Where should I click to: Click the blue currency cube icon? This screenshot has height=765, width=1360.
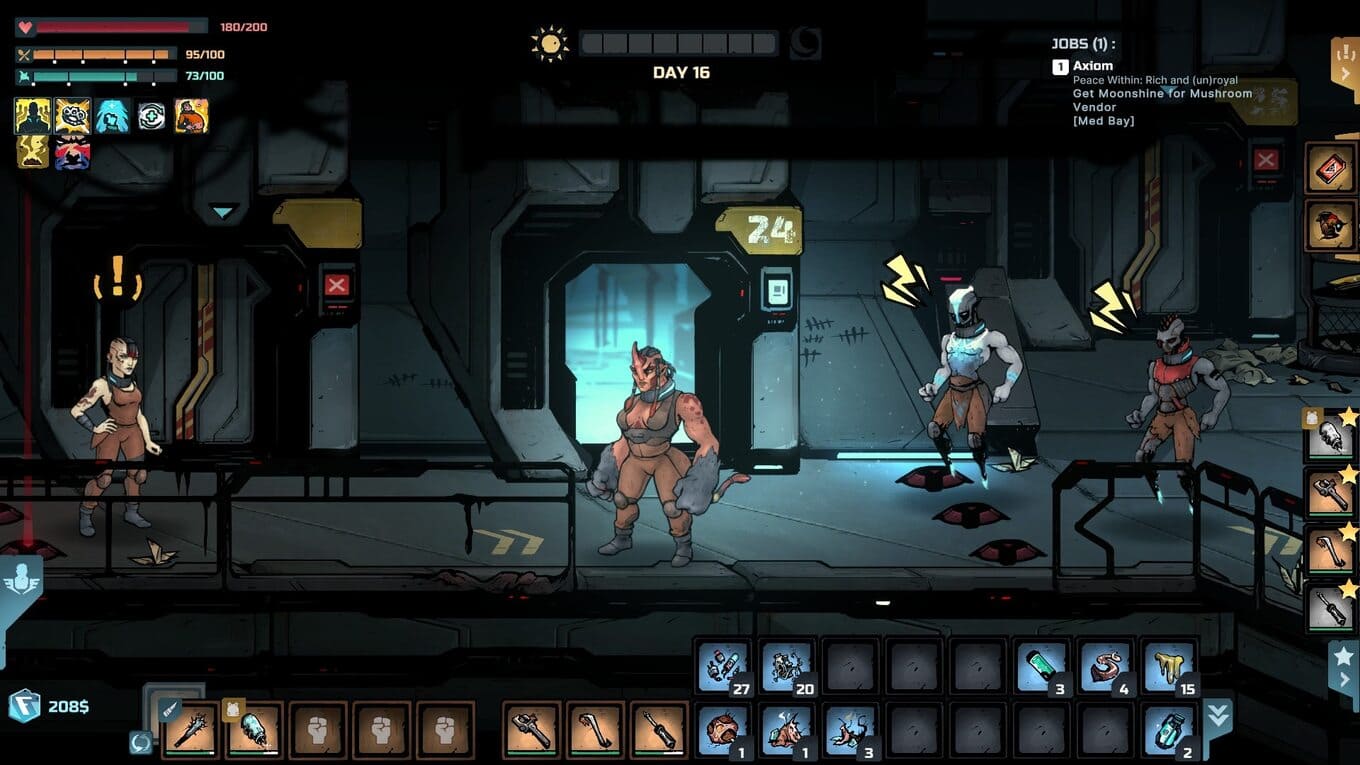pyautogui.click(x=24, y=706)
